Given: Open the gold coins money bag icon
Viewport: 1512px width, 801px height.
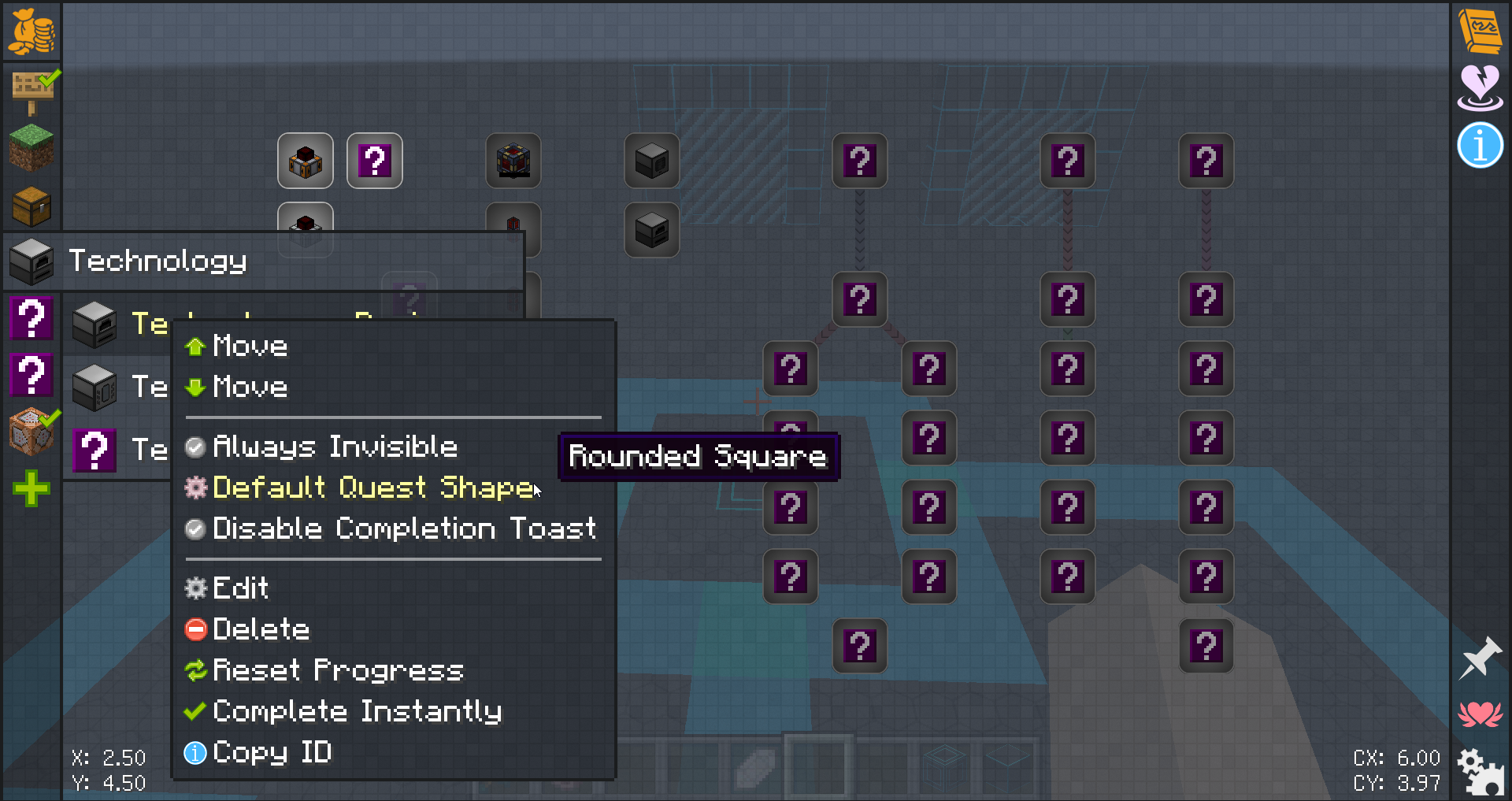Looking at the screenshot, I should pyautogui.click(x=31, y=32).
